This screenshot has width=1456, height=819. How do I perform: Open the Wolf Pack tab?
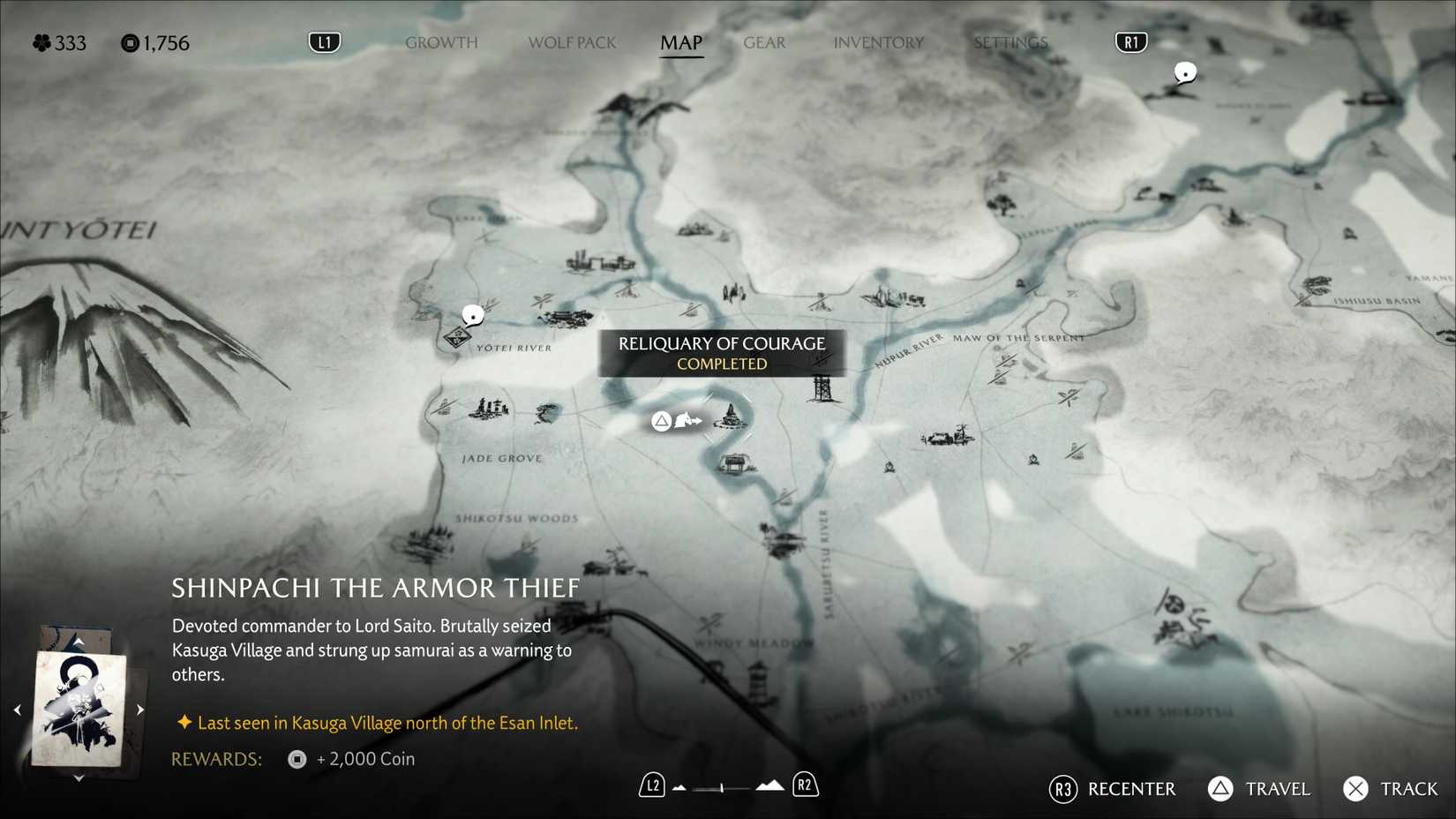(572, 41)
